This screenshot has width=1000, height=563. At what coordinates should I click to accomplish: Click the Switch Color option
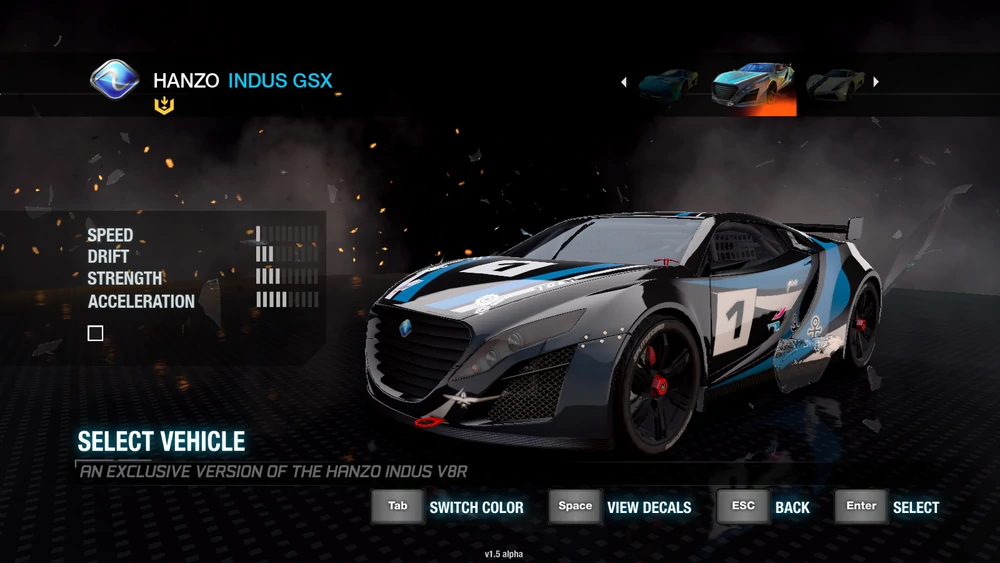pos(449,507)
